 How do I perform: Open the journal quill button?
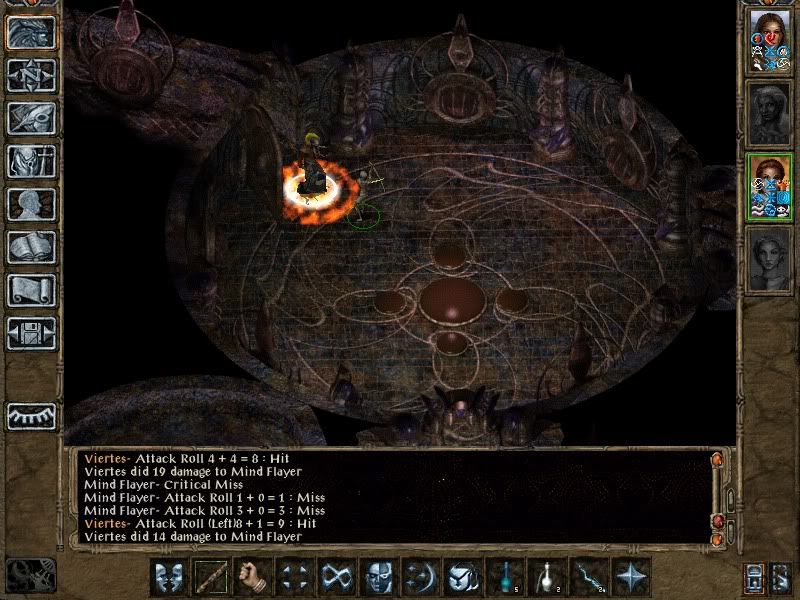pos(31,118)
